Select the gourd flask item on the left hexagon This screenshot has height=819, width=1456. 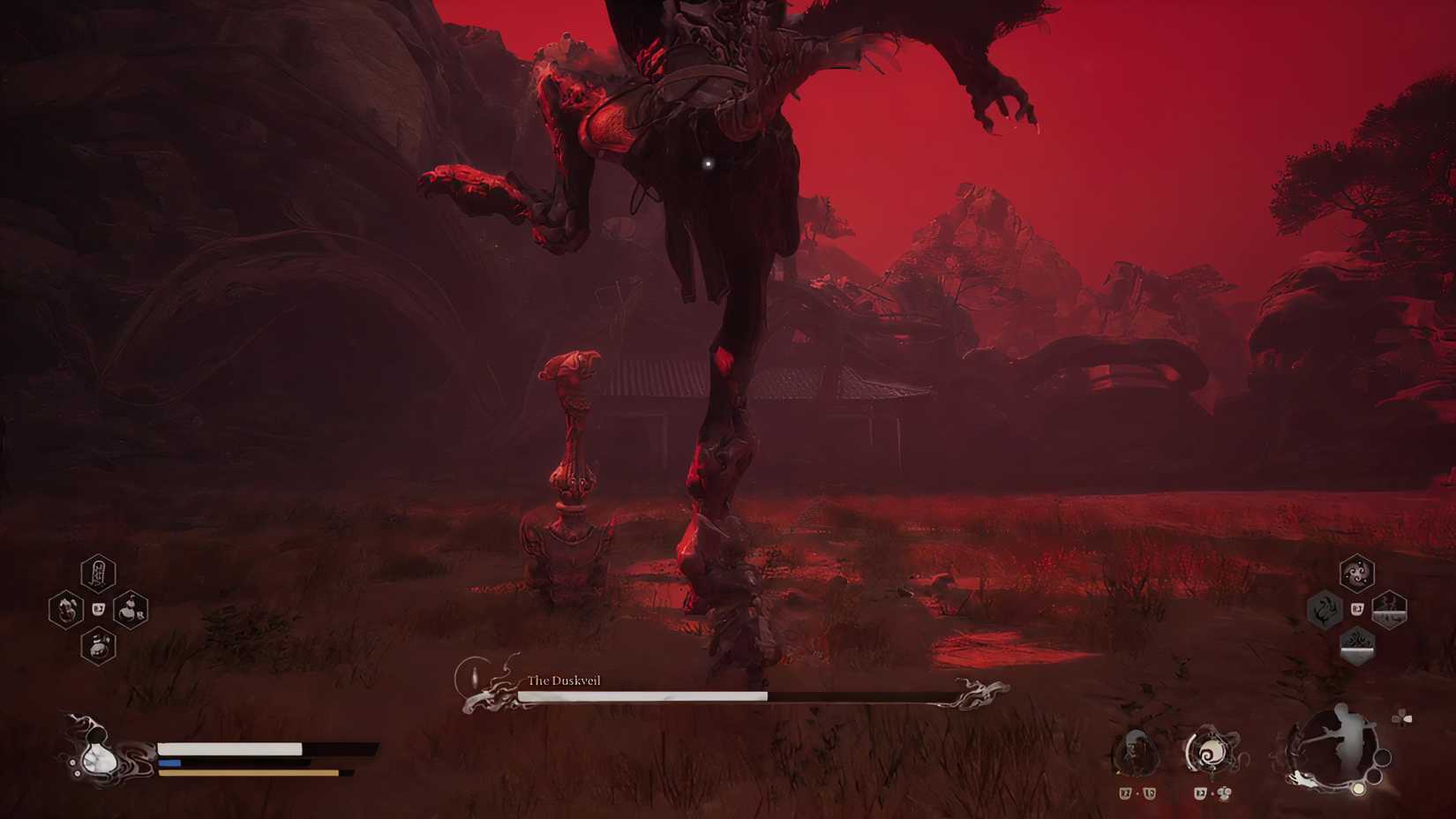click(x=67, y=610)
